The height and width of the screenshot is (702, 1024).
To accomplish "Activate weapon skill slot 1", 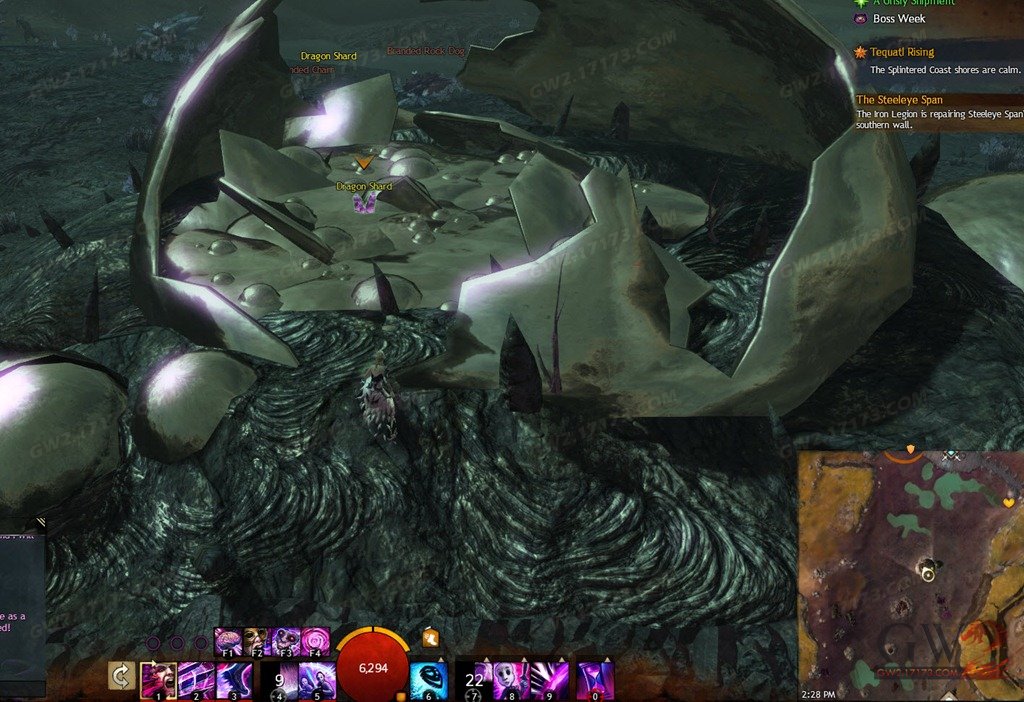I will click(x=159, y=678).
